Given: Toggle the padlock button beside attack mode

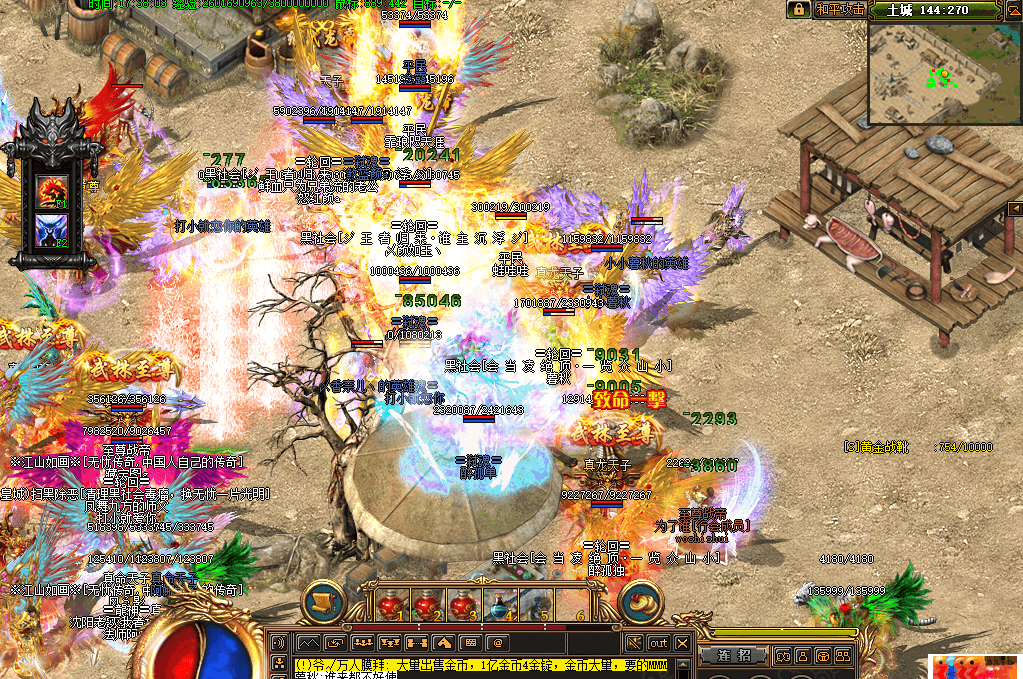Looking at the screenshot, I should [x=798, y=10].
